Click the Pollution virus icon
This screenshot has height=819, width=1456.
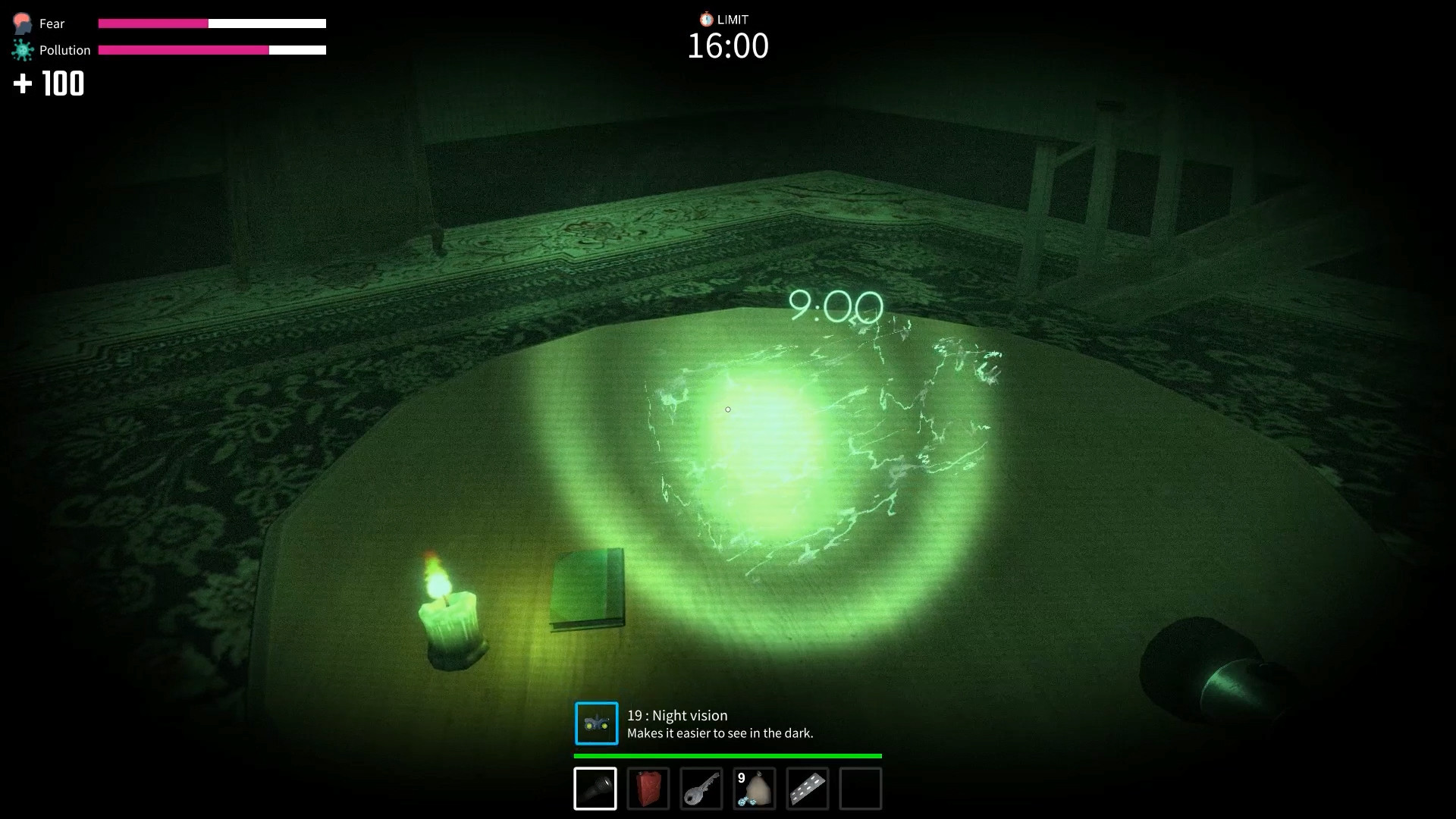tap(21, 49)
